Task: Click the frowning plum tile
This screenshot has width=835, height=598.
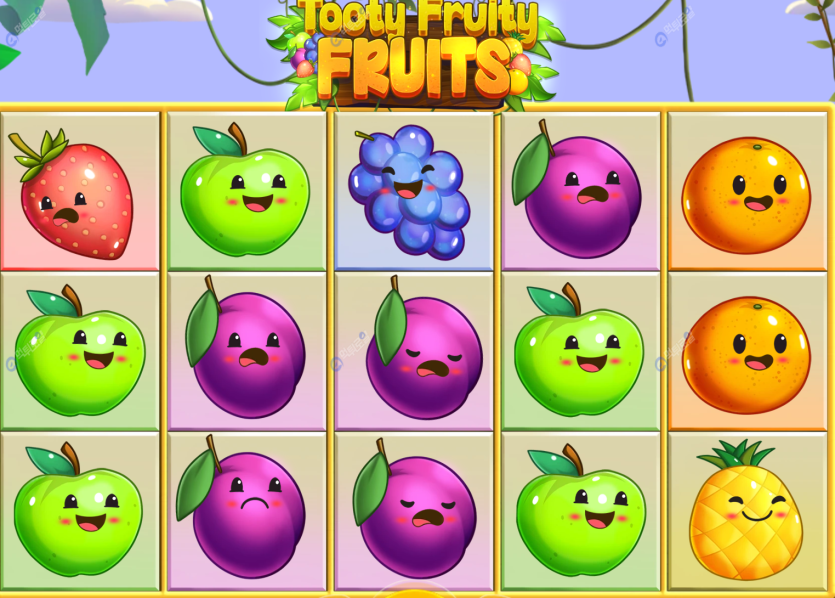Action: [x=246, y=511]
